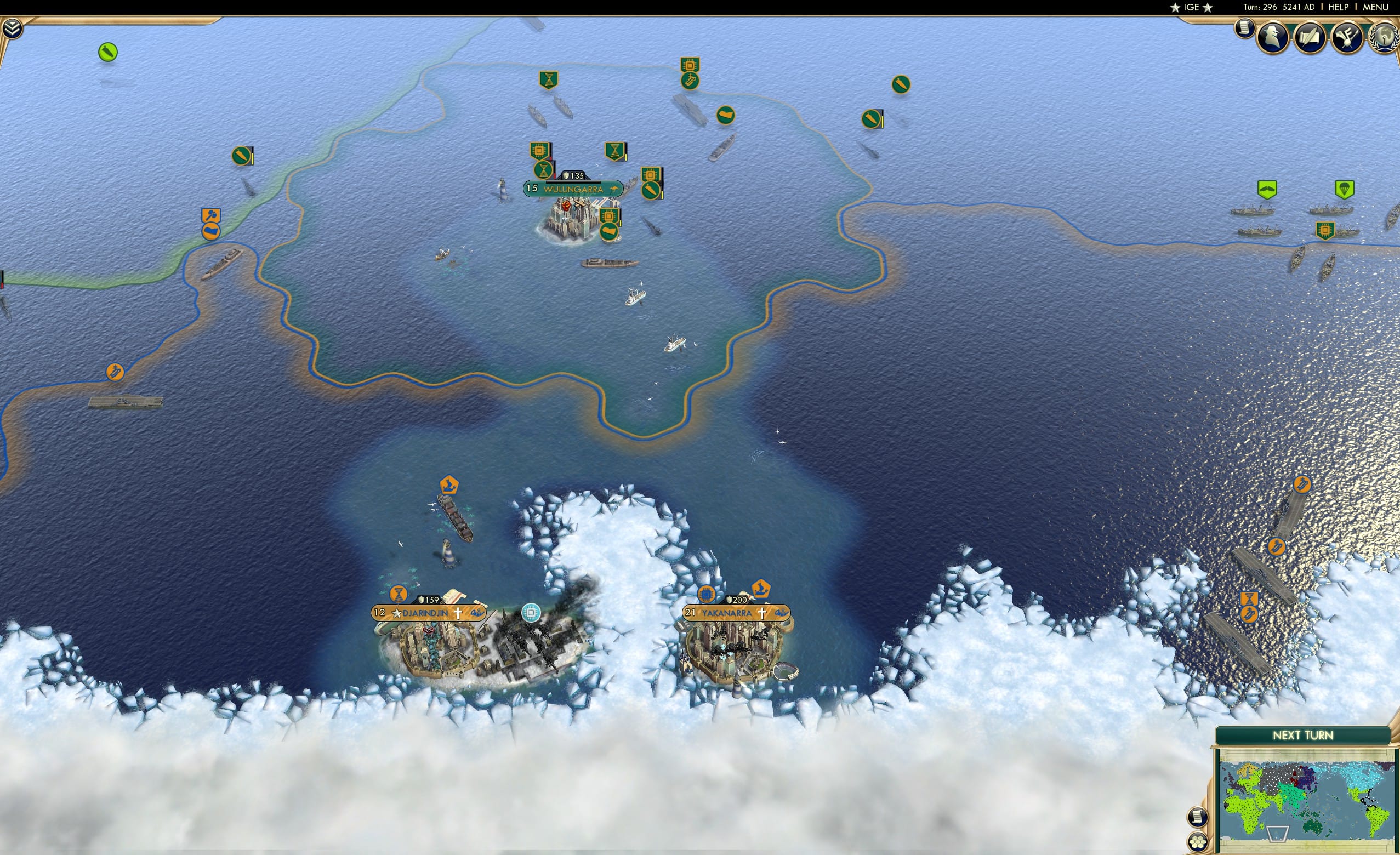Open the Diplomacy leader overview icon
1400x855 pixels.
pyautogui.click(x=1273, y=37)
